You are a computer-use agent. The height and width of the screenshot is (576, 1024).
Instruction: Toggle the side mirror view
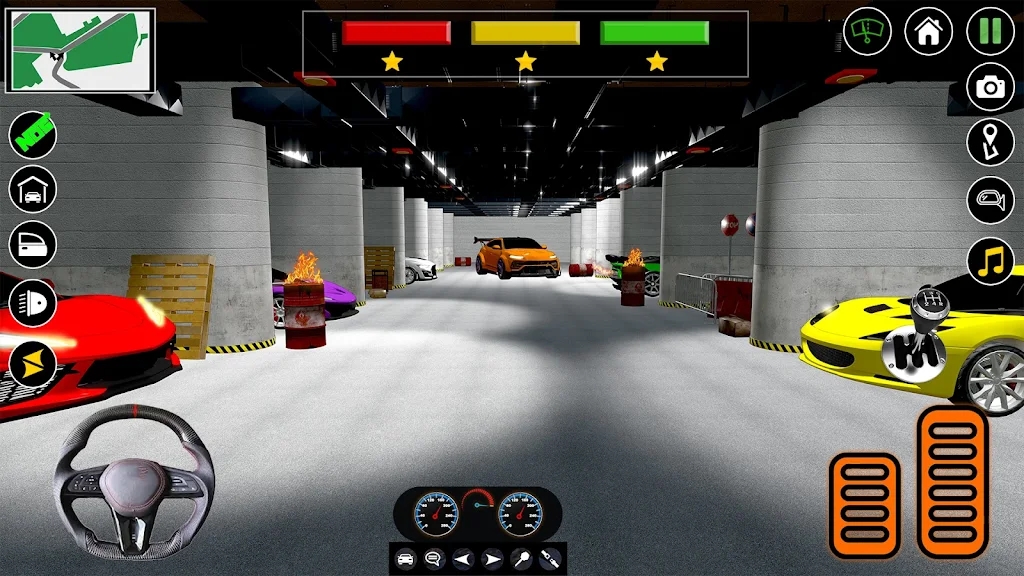coord(990,200)
